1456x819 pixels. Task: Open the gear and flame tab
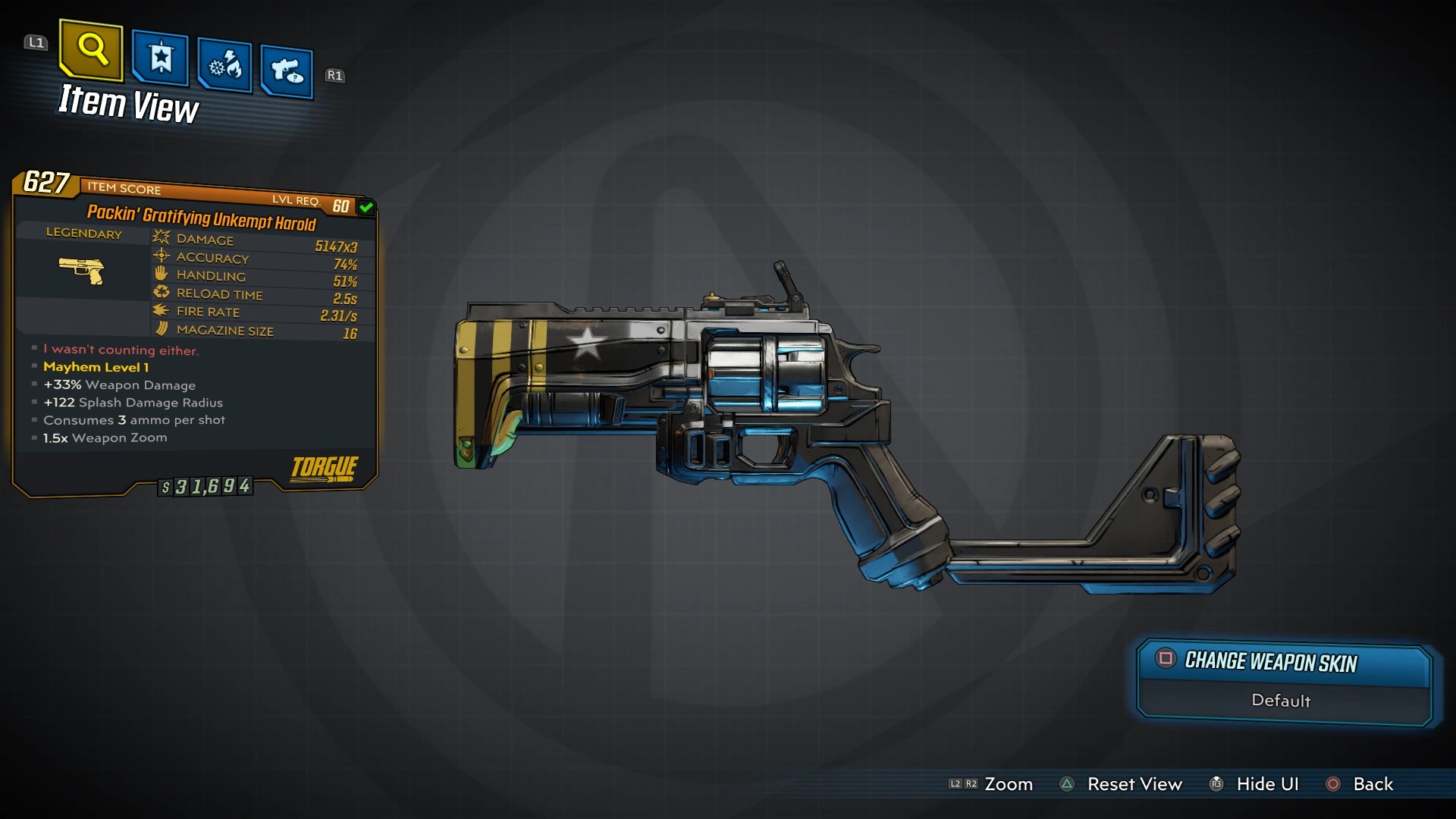tap(225, 67)
